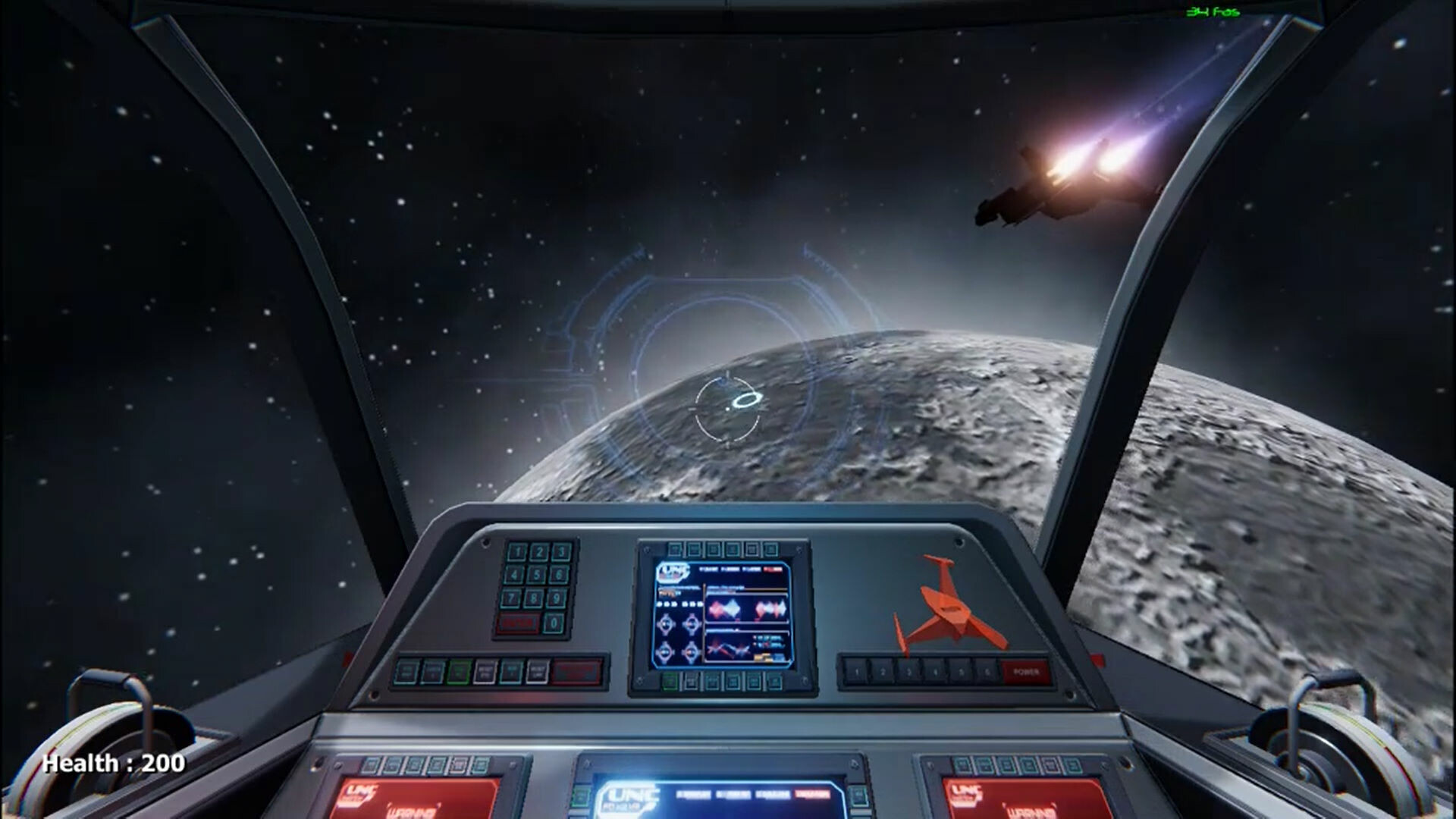Open the first status tab atop the UNC screen

pyautogui.click(x=708, y=569)
